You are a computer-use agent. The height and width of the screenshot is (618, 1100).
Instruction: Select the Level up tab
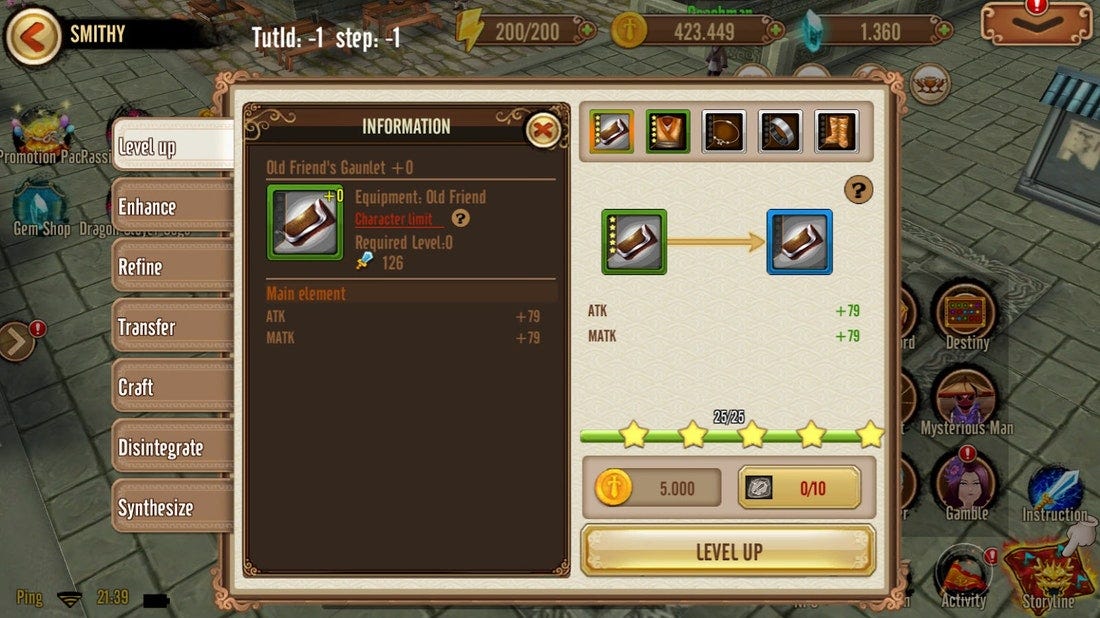click(x=171, y=148)
